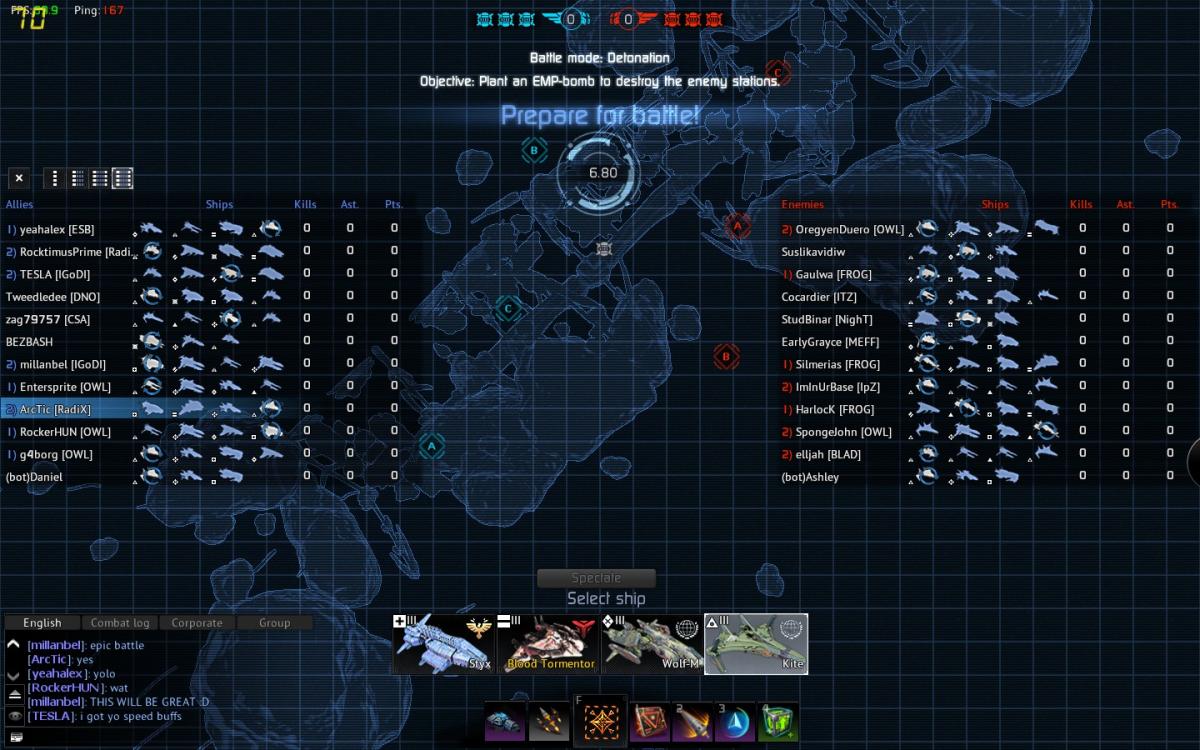
Task: Use the green crate module
Action: click(x=778, y=722)
